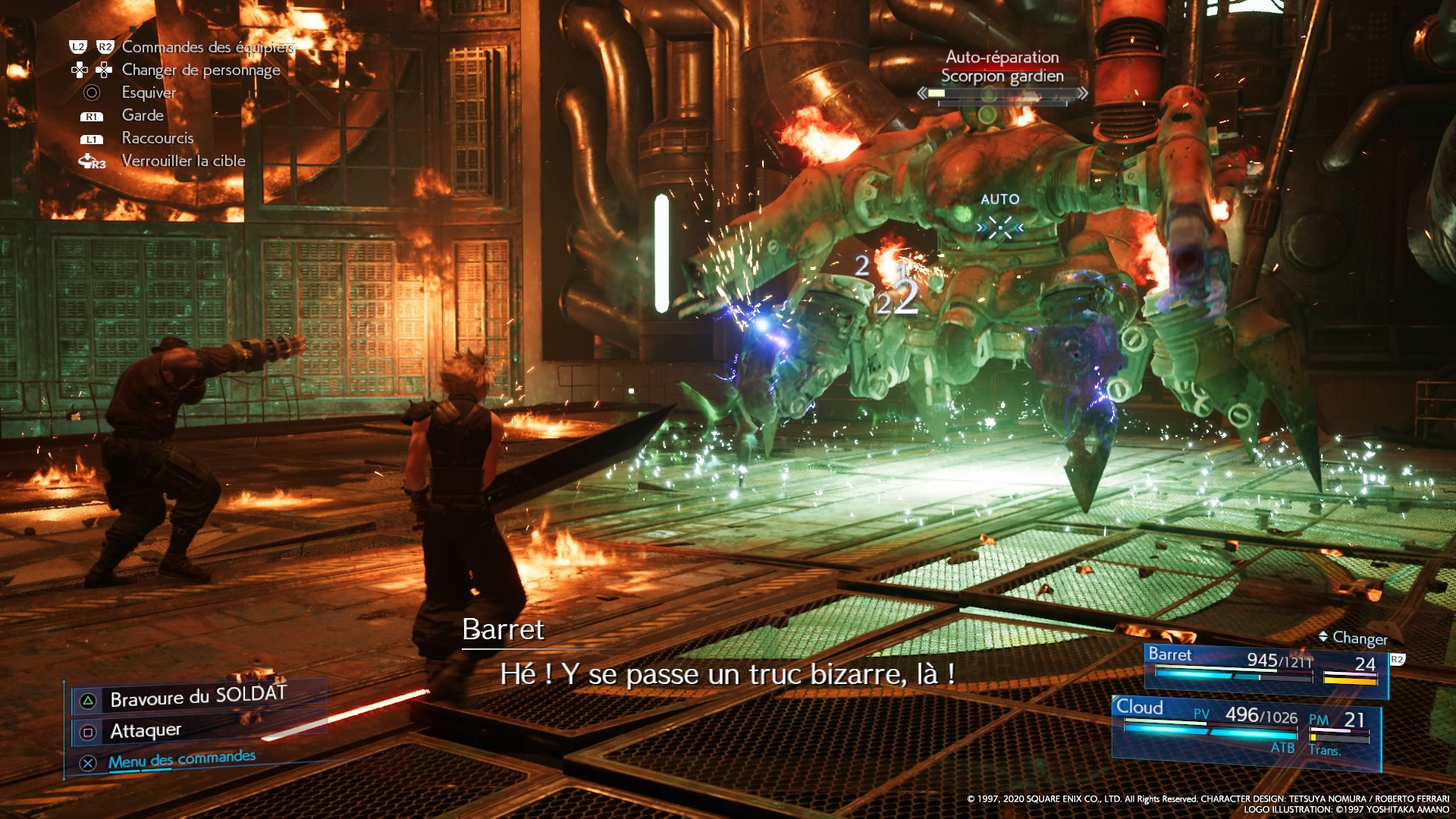Click the Changer character swap label
1456x819 pixels.
(x=1359, y=638)
